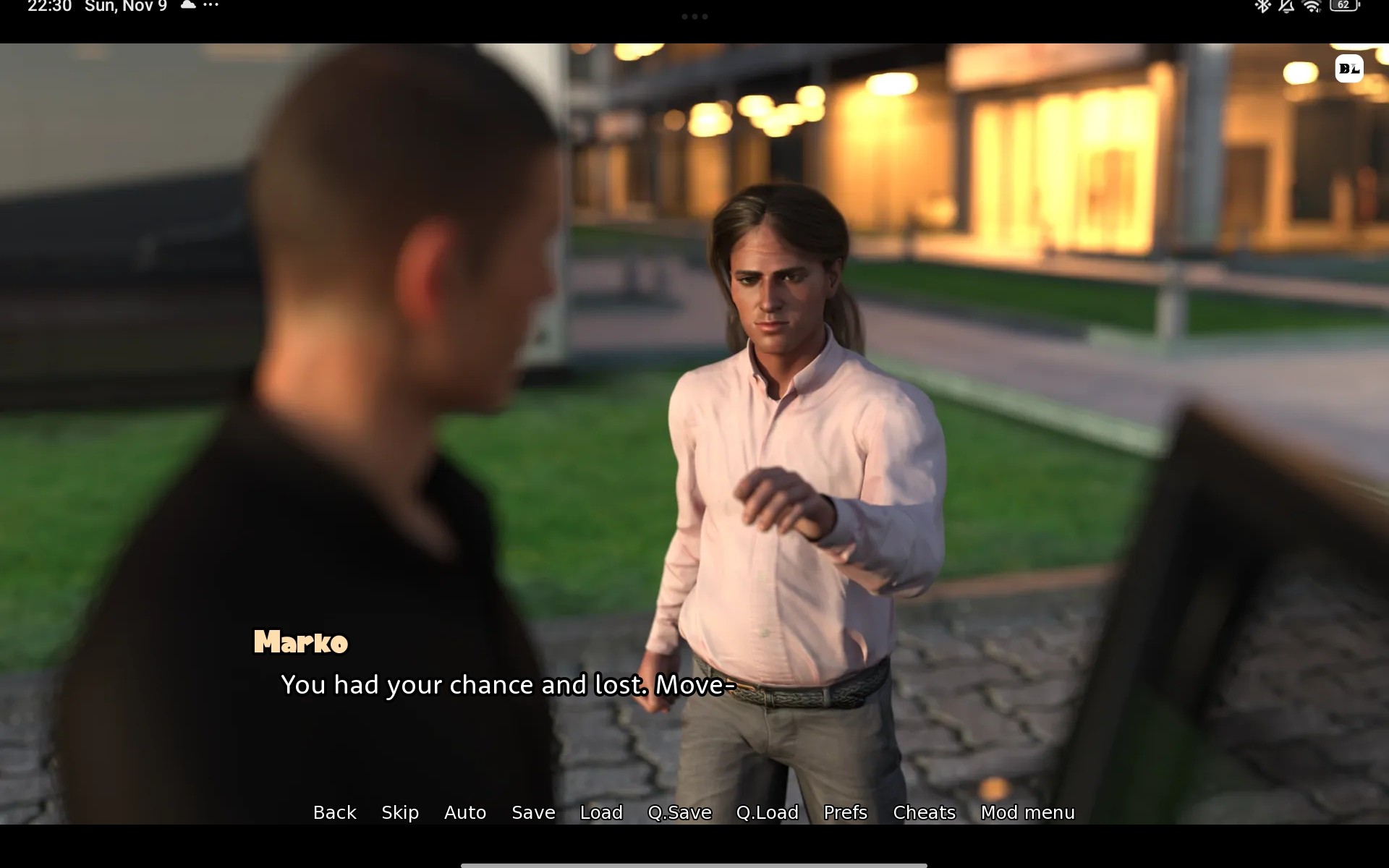Open the Cheats menu
The image size is (1389, 868).
tap(924, 812)
